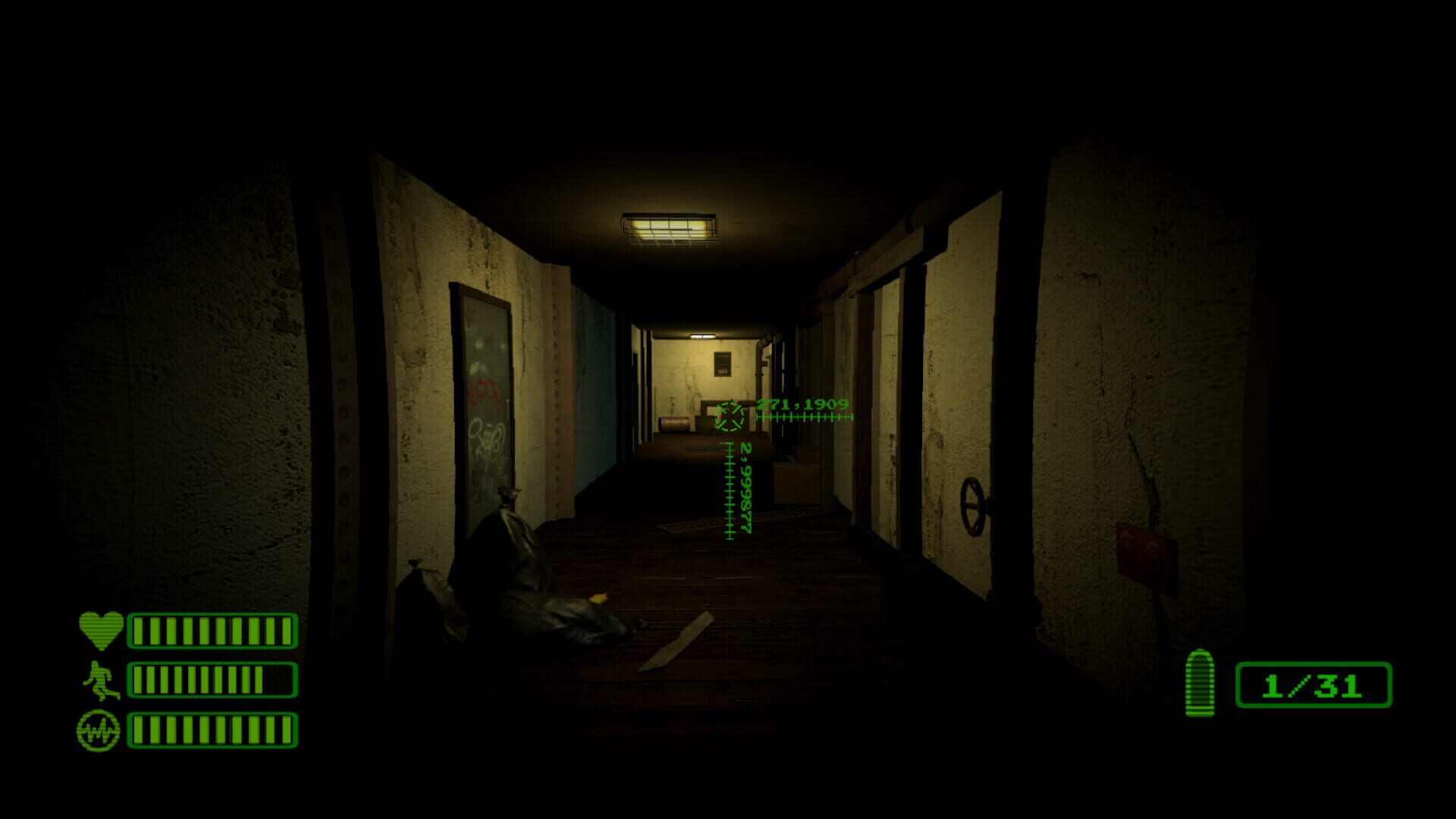Click the barrel at the hallway end
This screenshot has height=819, width=1456.
[x=675, y=425]
